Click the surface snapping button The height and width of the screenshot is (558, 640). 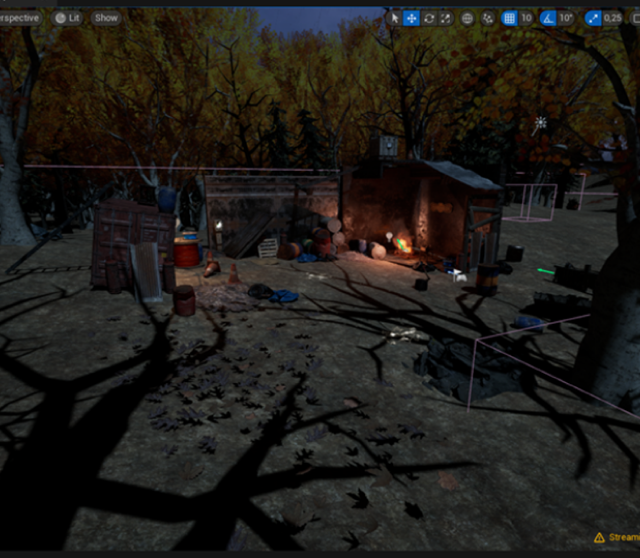(x=487, y=18)
